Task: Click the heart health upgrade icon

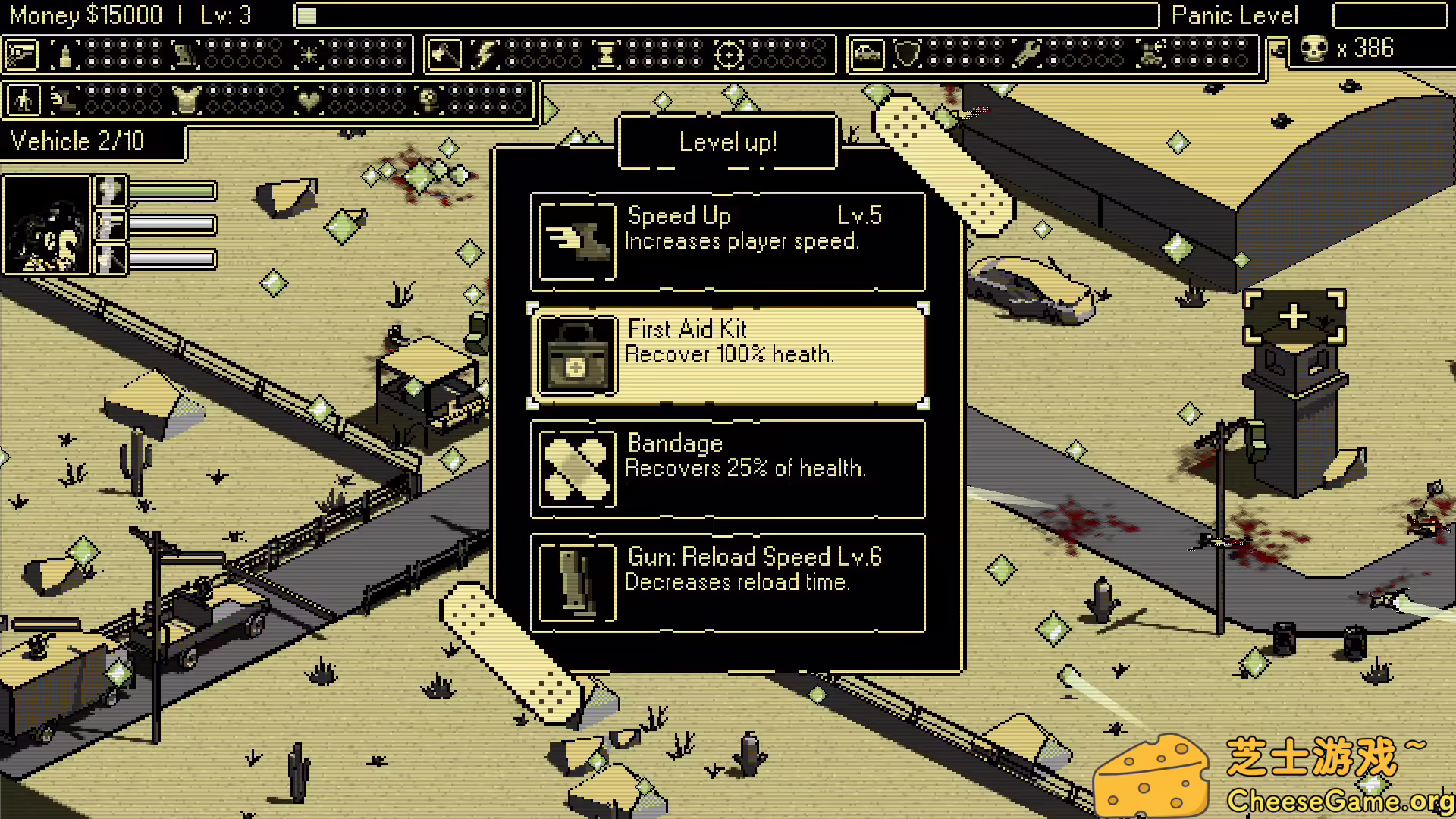Action: click(308, 100)
